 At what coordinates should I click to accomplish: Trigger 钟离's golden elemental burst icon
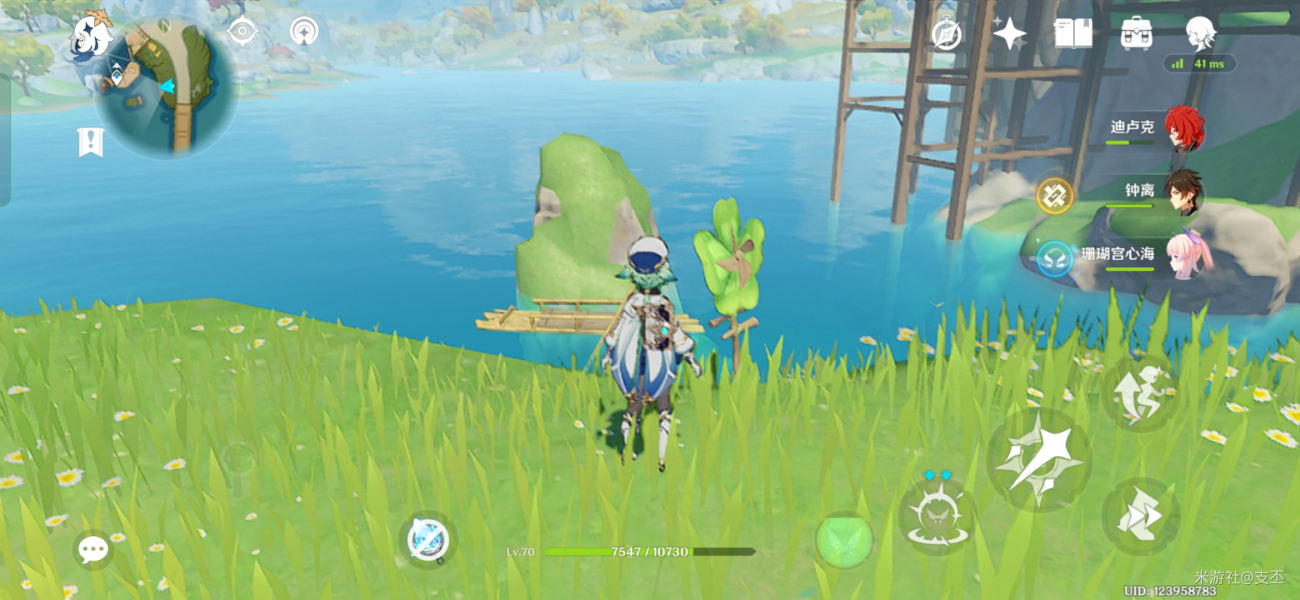coord(1054,195)
